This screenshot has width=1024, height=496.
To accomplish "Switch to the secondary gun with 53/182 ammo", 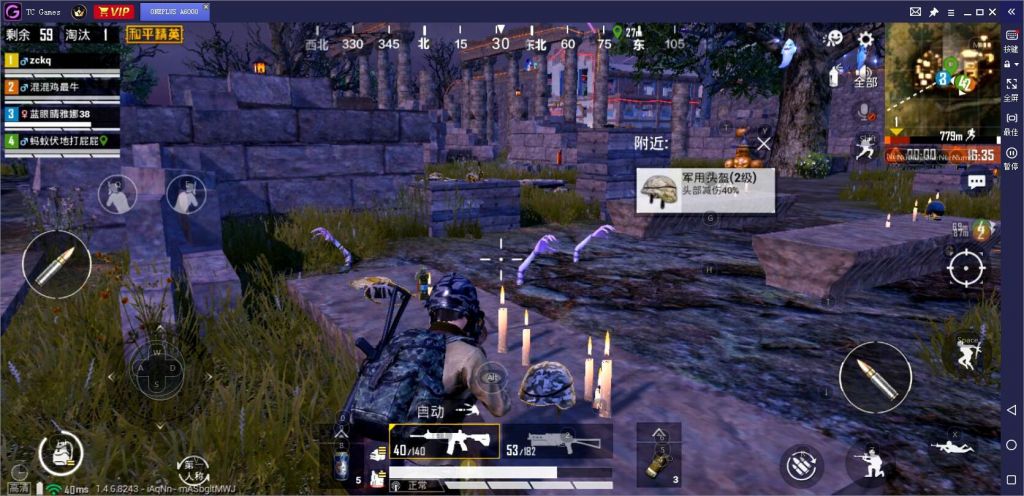I will pos(551,440).
